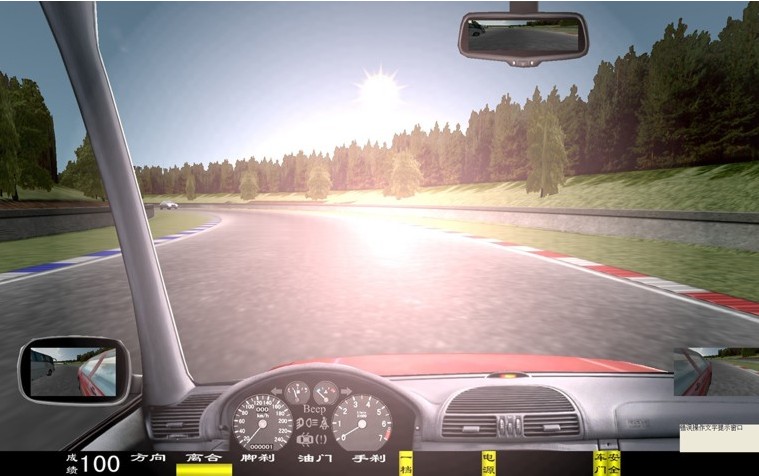Click the 脚刹 foot brake indicator
Screen dimensions: 759x476
(x=258, y=459)
